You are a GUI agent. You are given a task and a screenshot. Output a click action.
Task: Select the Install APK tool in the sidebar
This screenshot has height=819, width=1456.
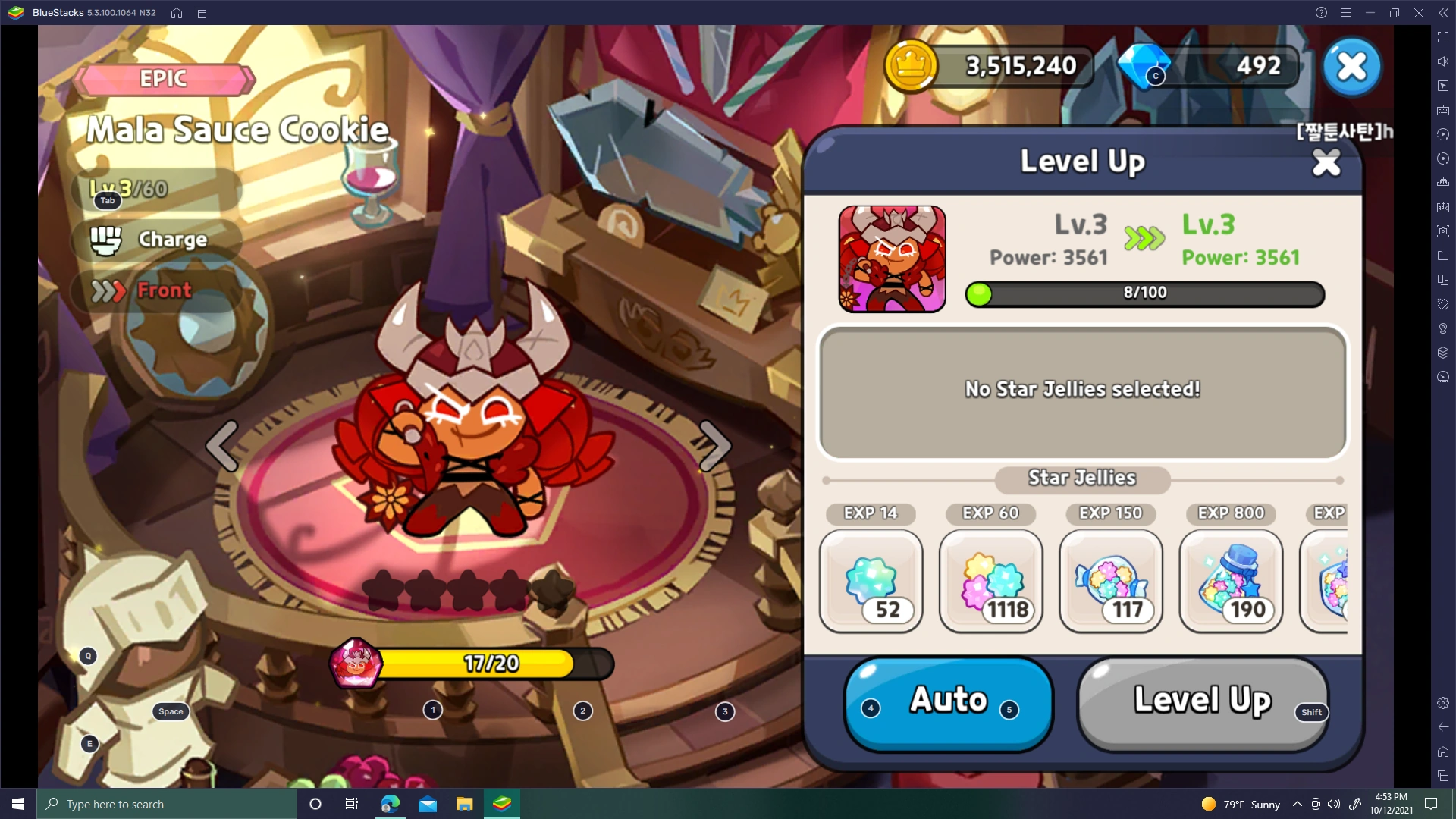pyautogui.click(x=1444, y=209)
